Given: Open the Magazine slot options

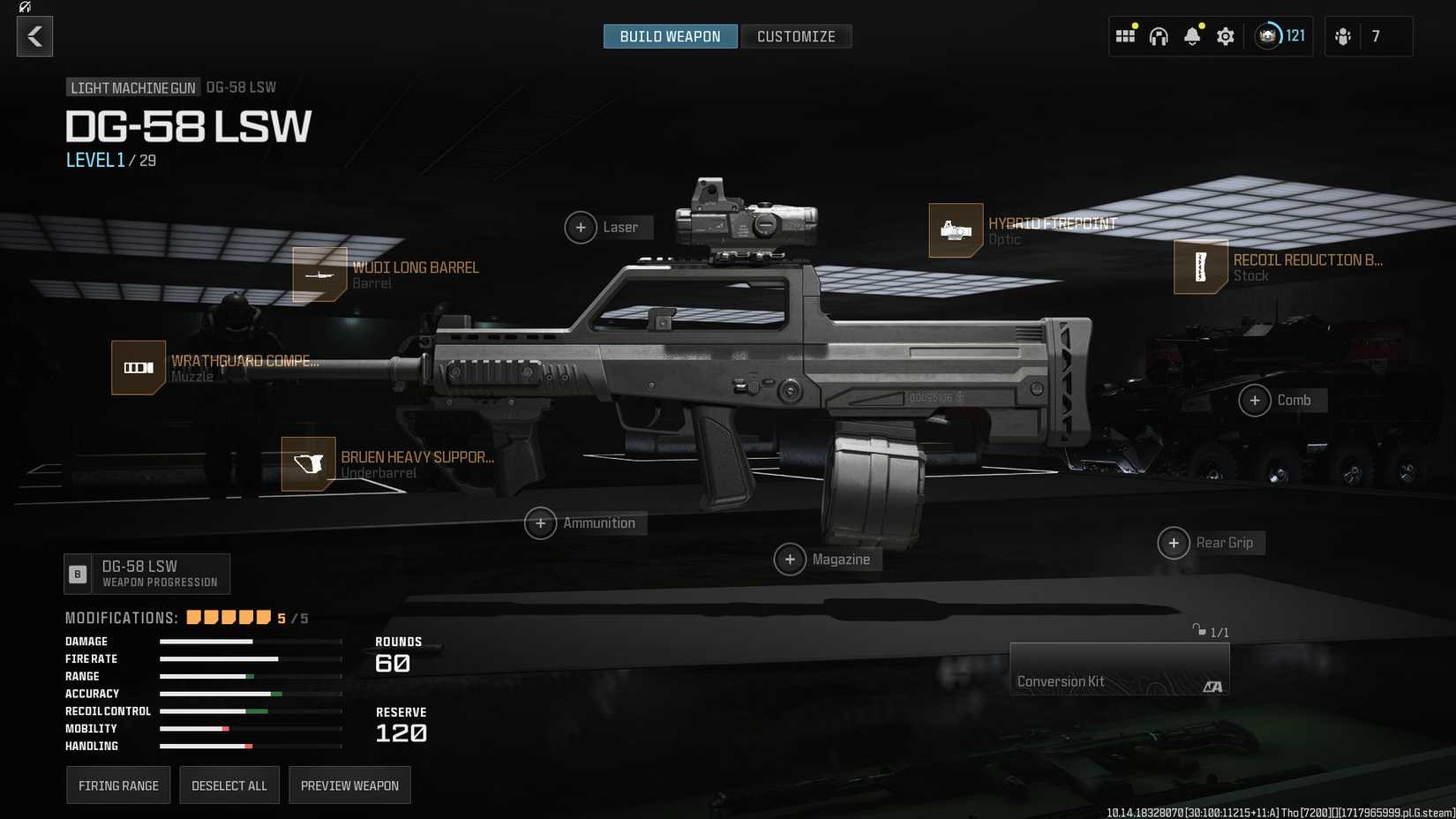Looking at the screenshot, I should coord(792,559).
